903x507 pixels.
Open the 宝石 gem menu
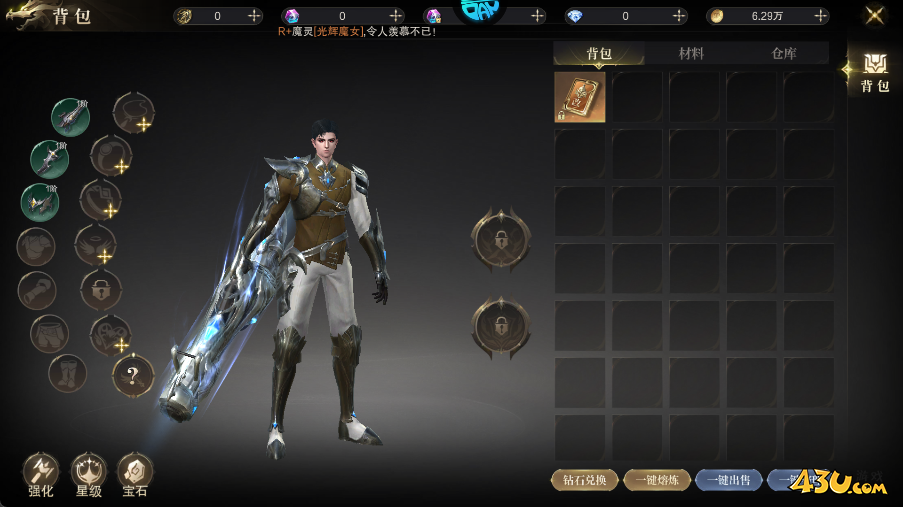click(x=135, y=474)
